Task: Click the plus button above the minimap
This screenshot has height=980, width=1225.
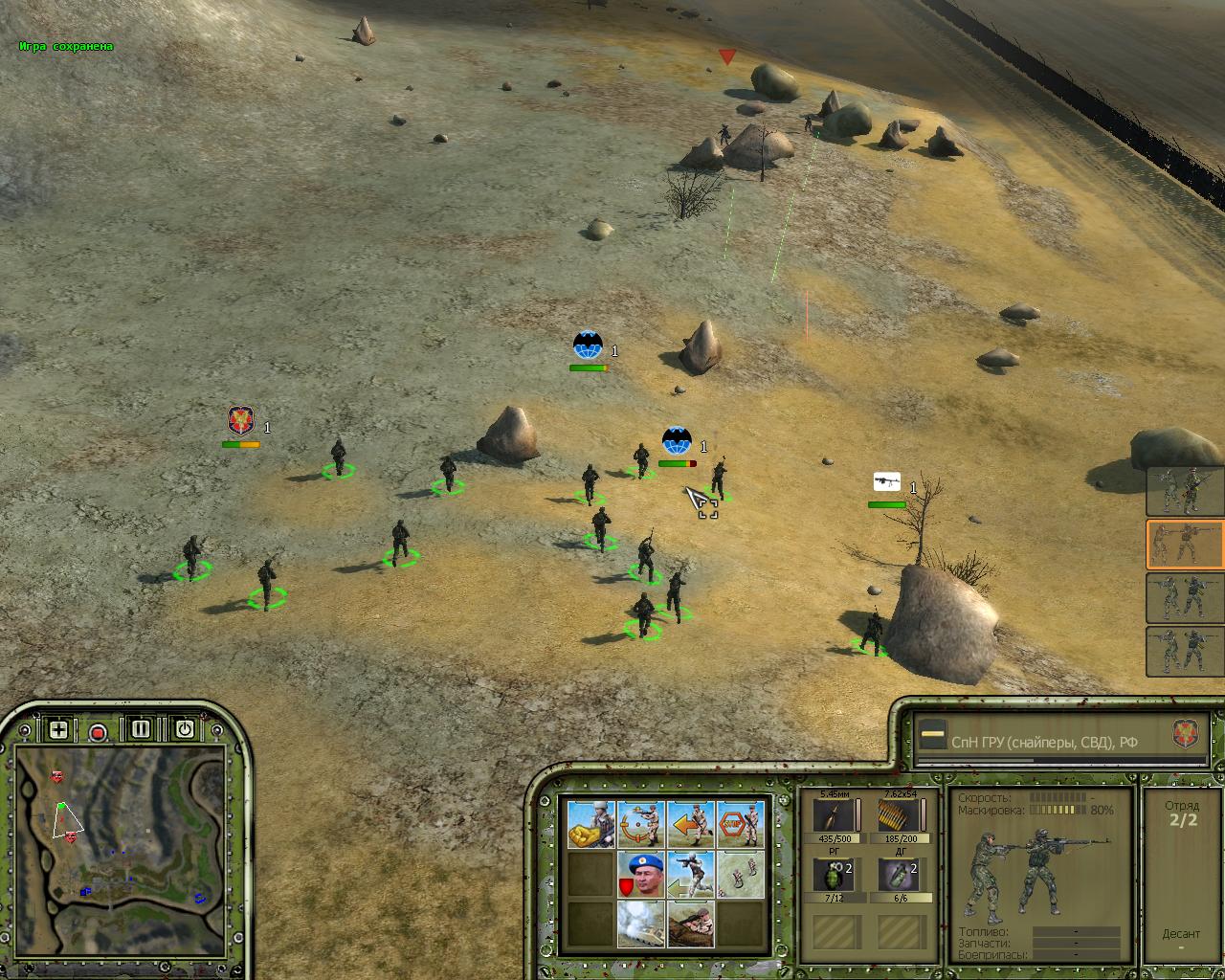Action: [x=58, y=730]
